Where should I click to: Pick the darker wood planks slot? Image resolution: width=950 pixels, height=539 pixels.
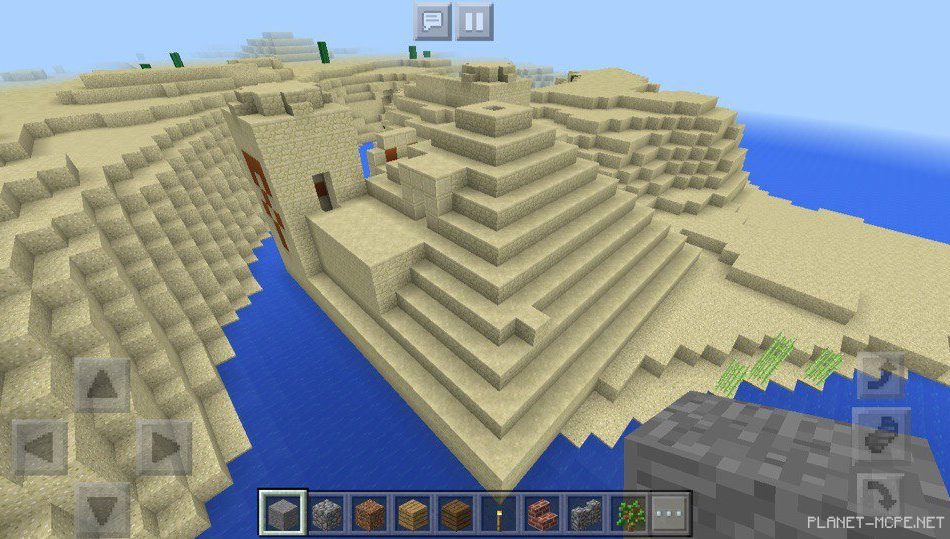click(455, 513)
